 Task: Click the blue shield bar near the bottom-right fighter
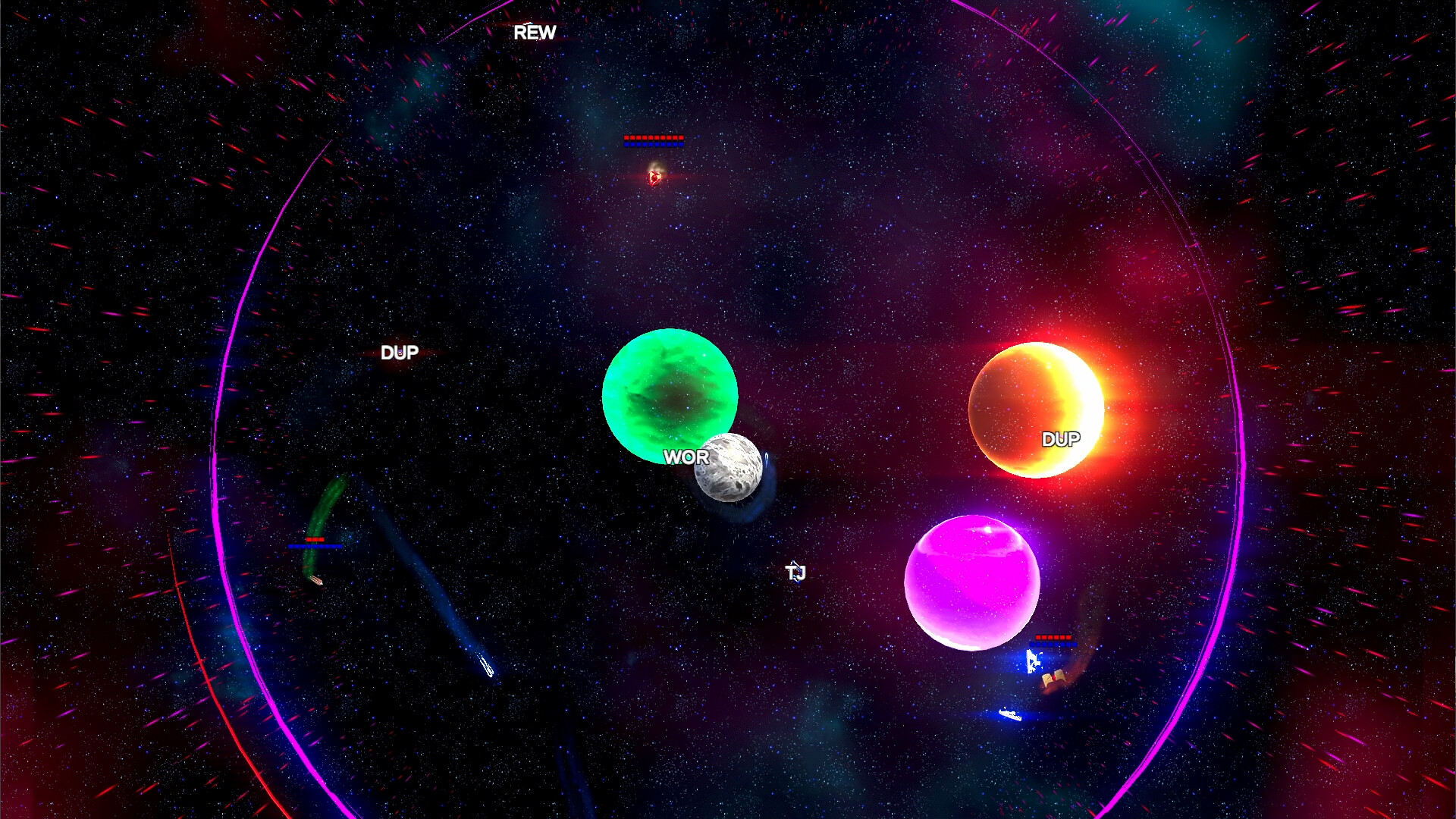(x=1053, y=644)
